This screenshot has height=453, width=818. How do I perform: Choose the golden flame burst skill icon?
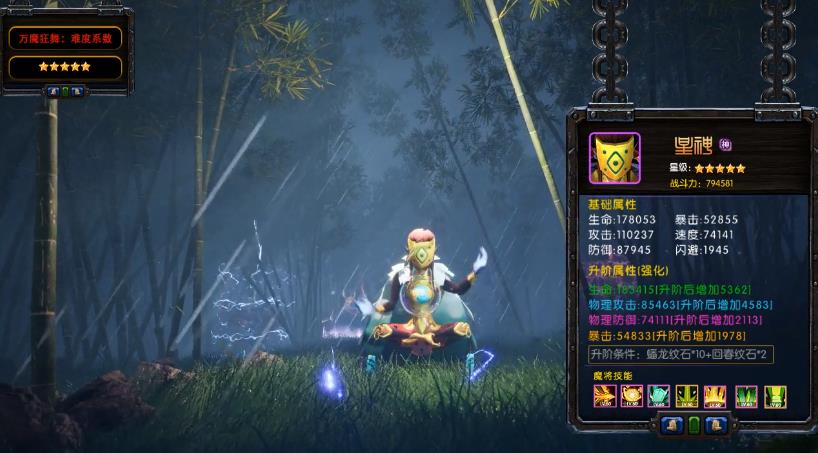point(717,396)
